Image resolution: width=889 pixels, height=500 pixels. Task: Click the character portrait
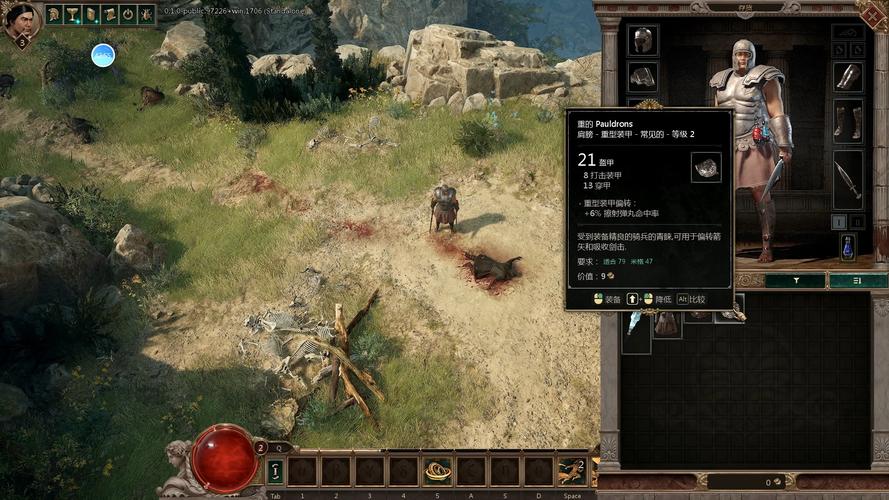coord(22,20)
